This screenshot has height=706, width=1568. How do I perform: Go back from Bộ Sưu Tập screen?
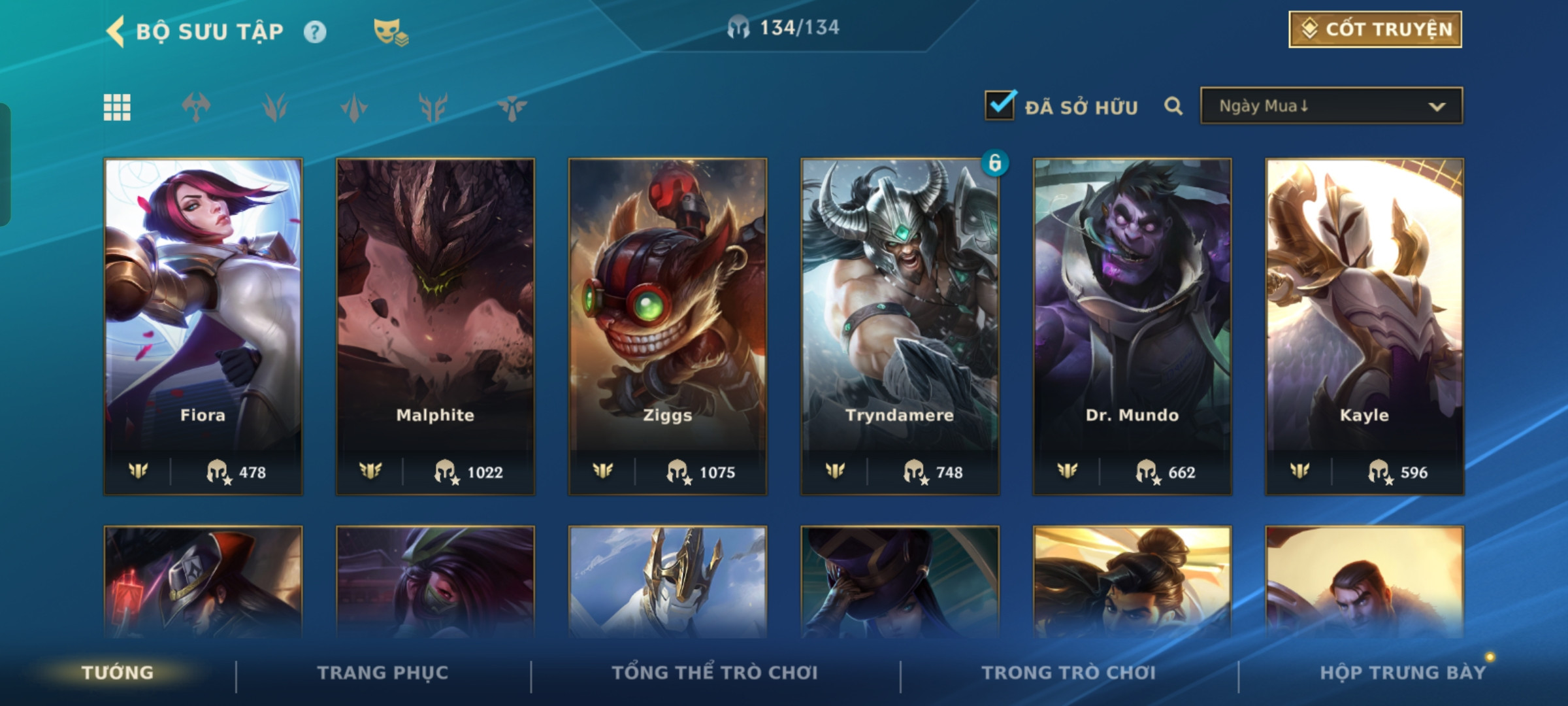tap(116, 31)
